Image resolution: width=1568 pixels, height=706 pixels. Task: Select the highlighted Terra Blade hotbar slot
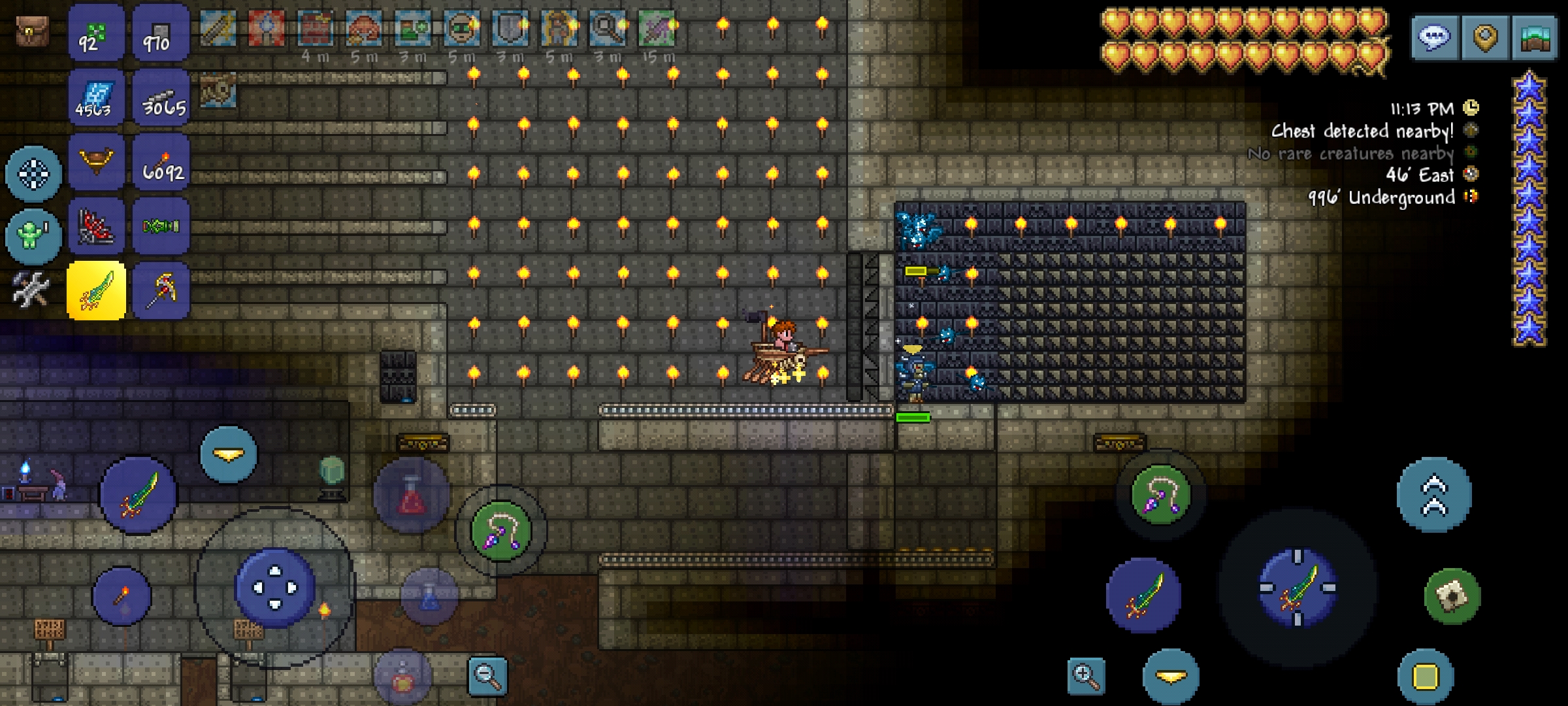point(97,290)
